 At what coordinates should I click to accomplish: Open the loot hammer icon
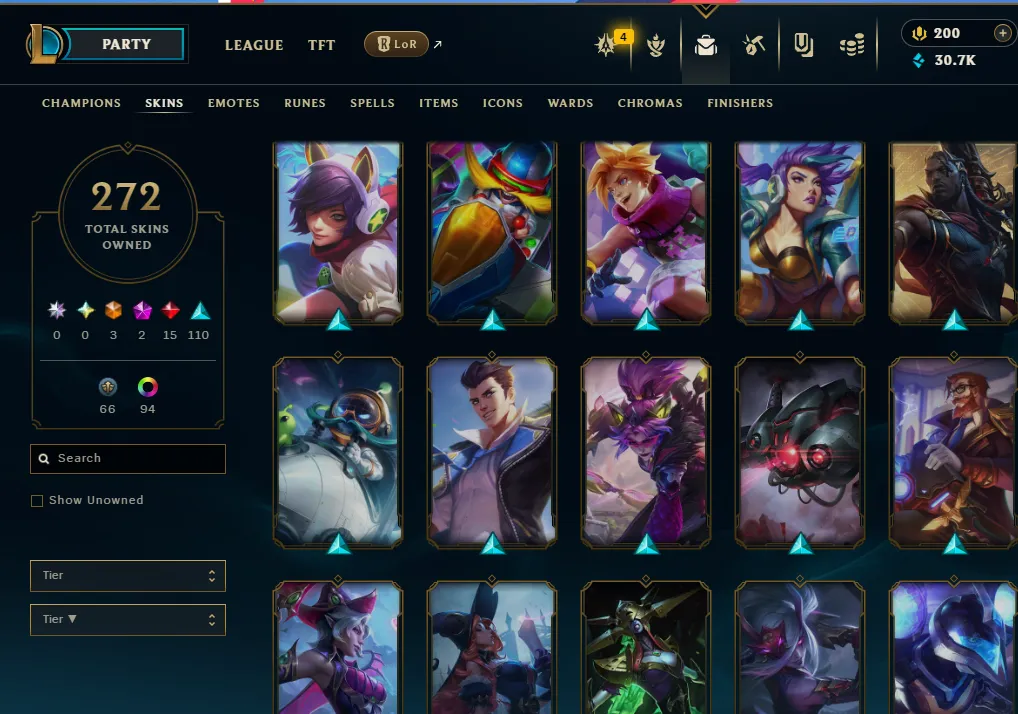754,45
